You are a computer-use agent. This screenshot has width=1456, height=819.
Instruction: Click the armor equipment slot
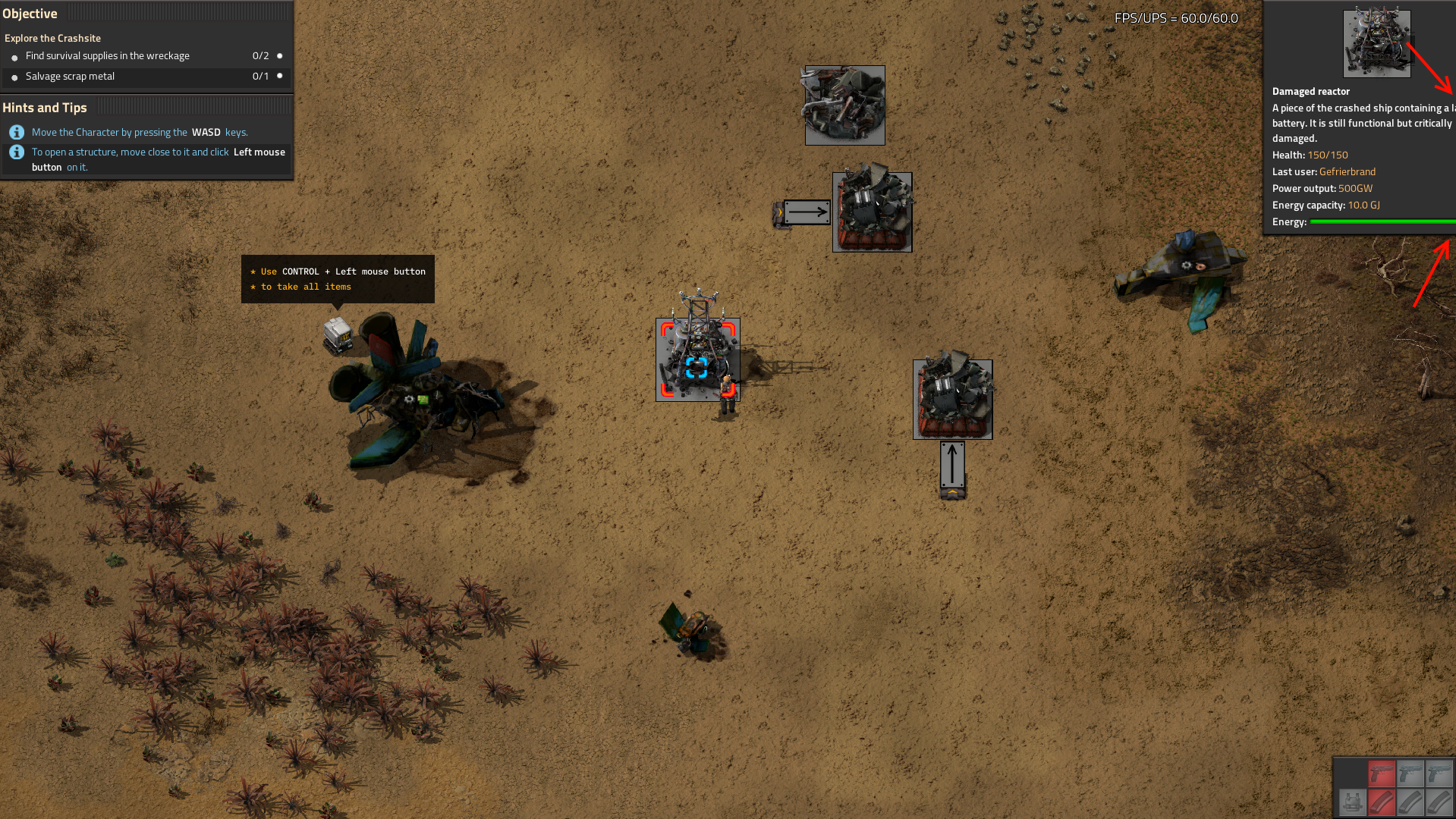[1353, 802]
